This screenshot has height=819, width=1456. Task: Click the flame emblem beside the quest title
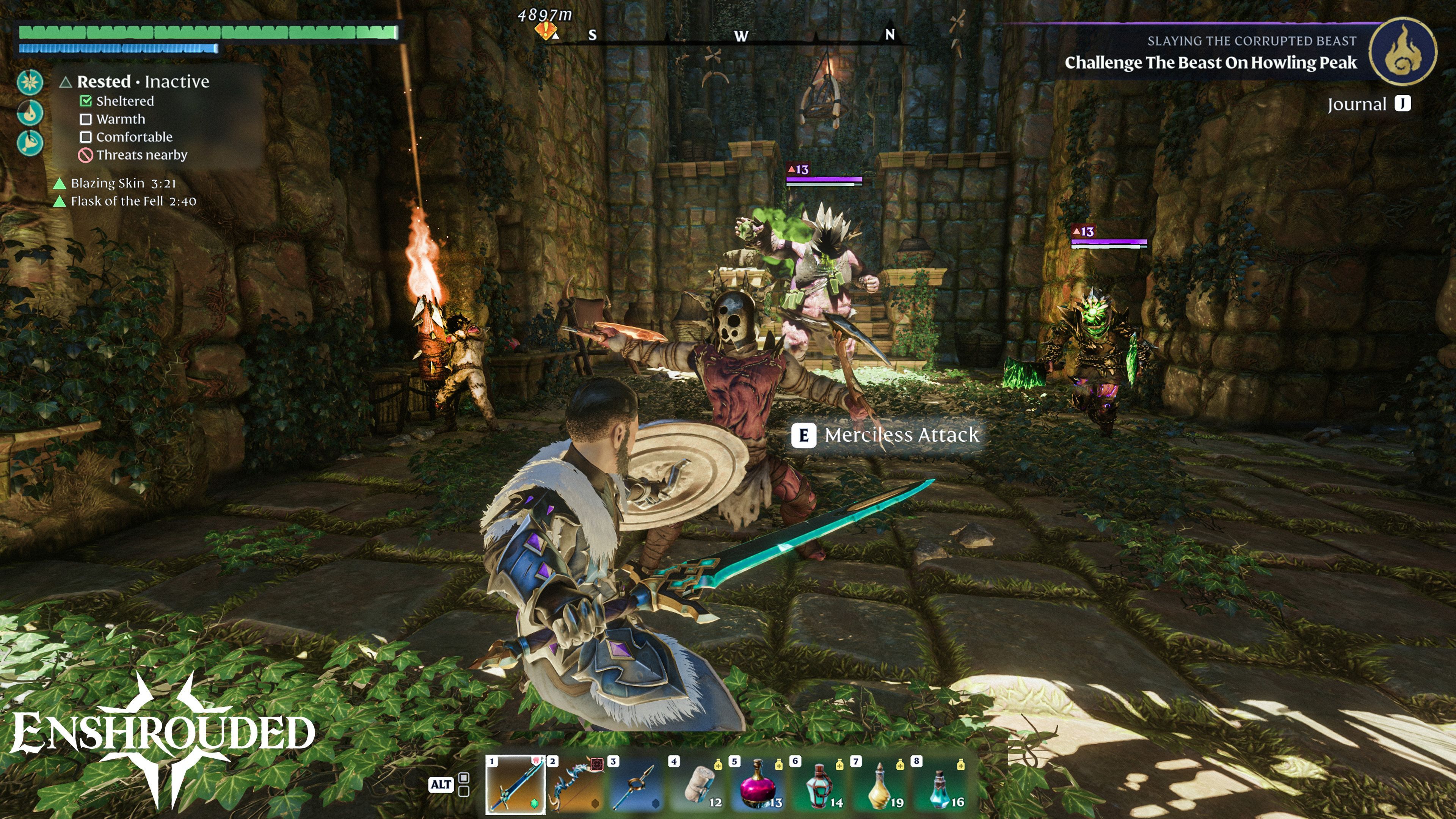tap(1402, 52)
